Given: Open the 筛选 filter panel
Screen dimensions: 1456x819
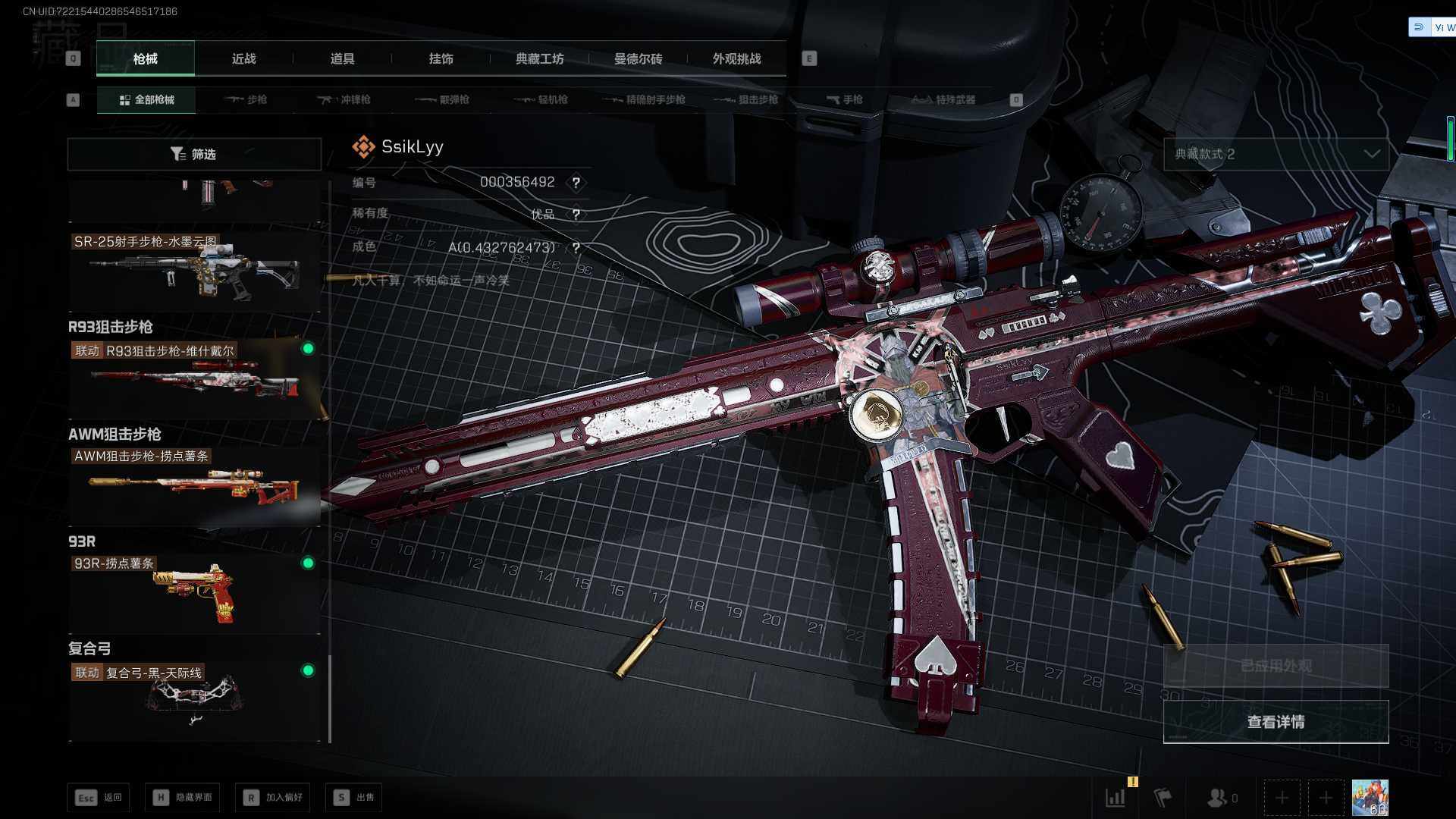Looking at the screenshot, I should 194,154.
